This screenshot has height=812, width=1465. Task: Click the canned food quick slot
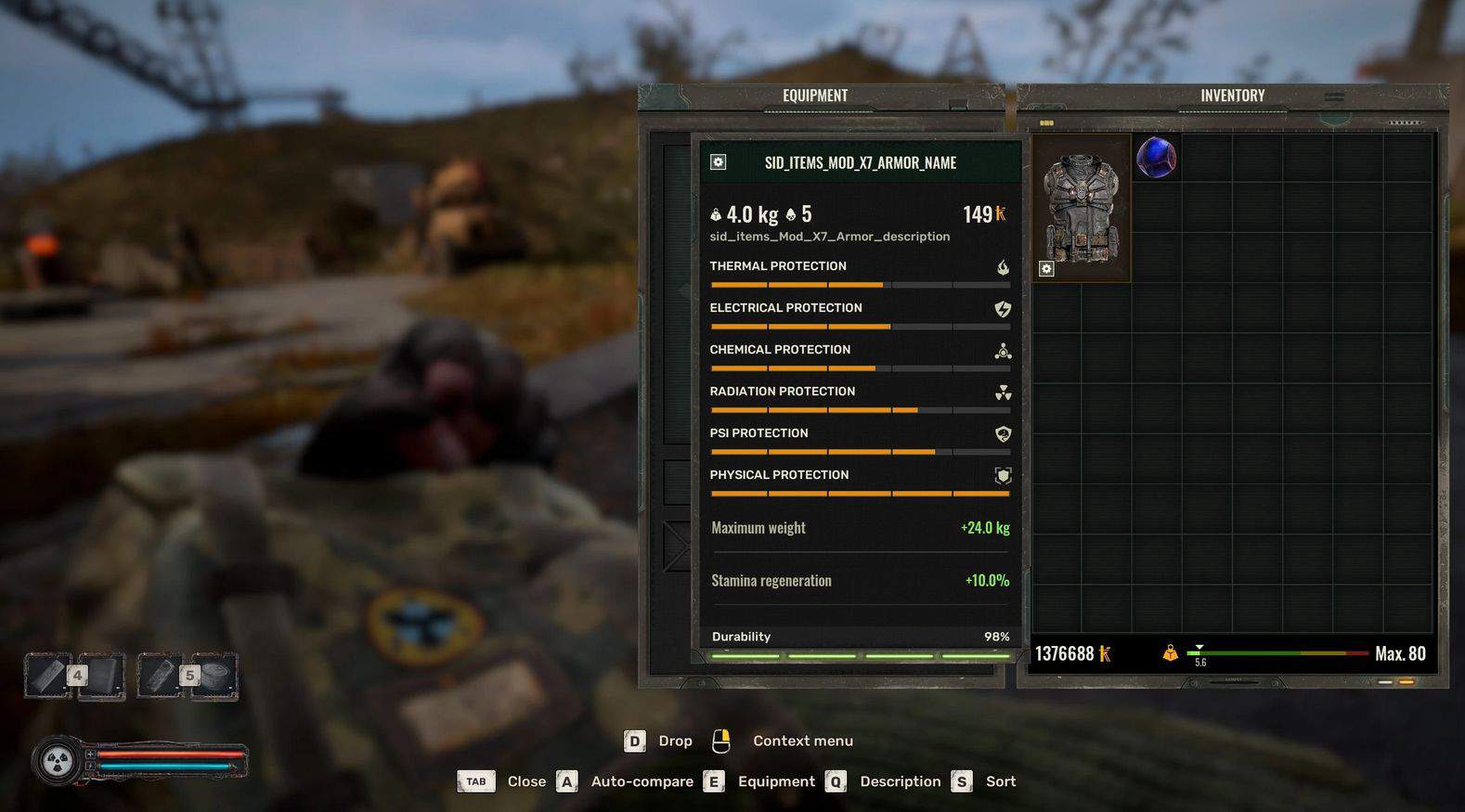click(x=214, y=674)
